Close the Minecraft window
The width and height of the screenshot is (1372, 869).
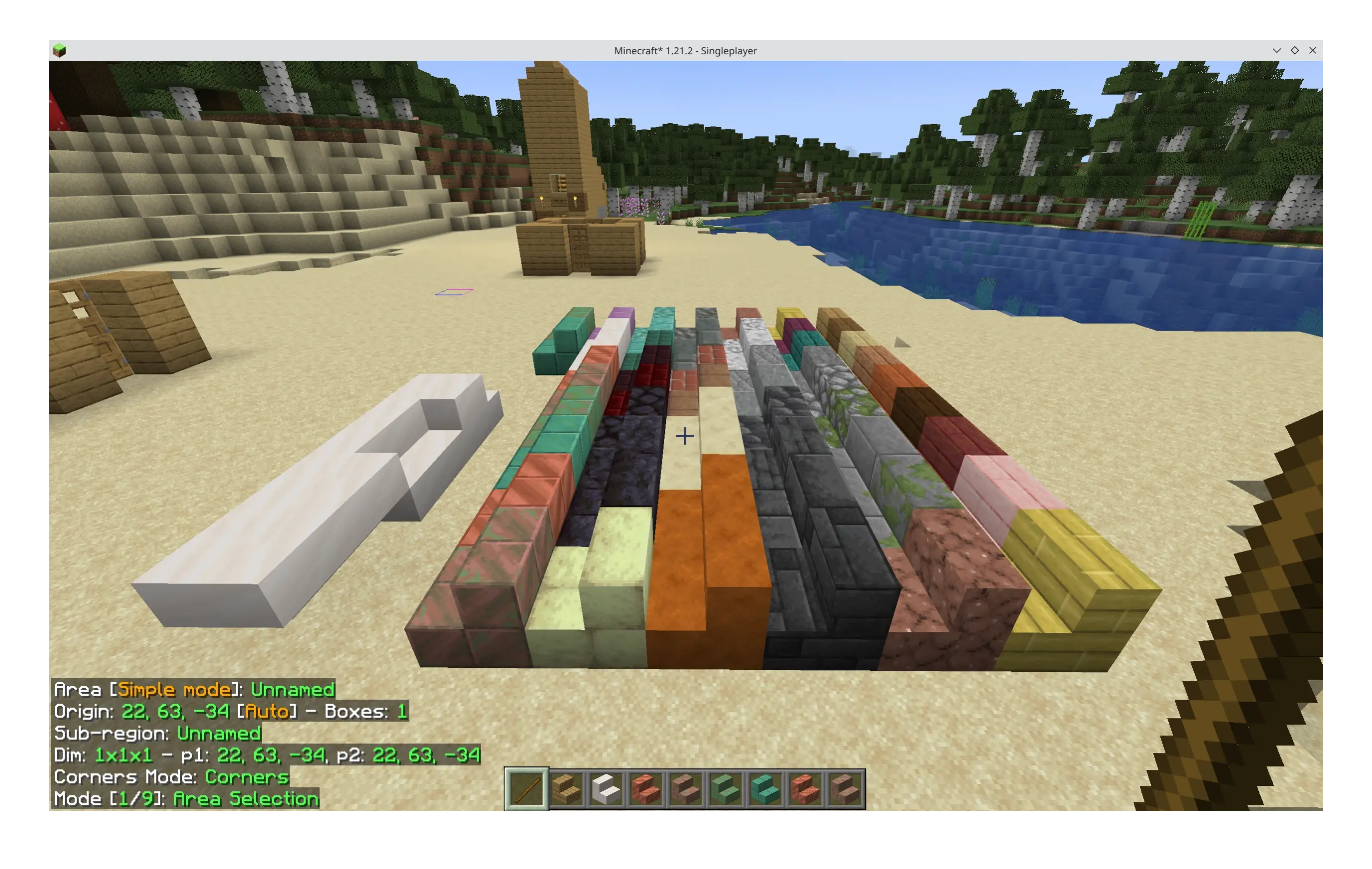point(1313,50)
